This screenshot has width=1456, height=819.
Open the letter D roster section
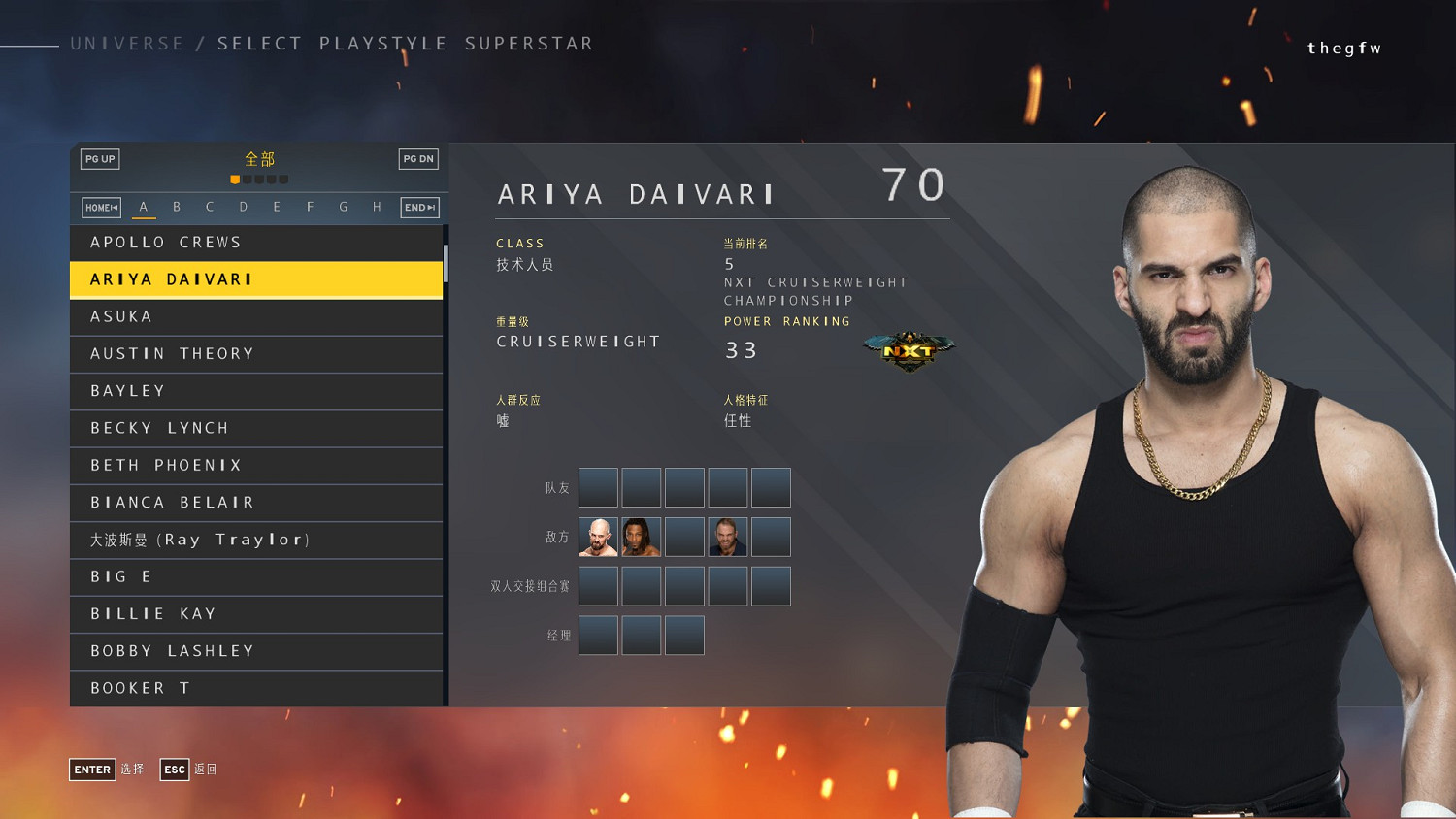coord(244,206)
